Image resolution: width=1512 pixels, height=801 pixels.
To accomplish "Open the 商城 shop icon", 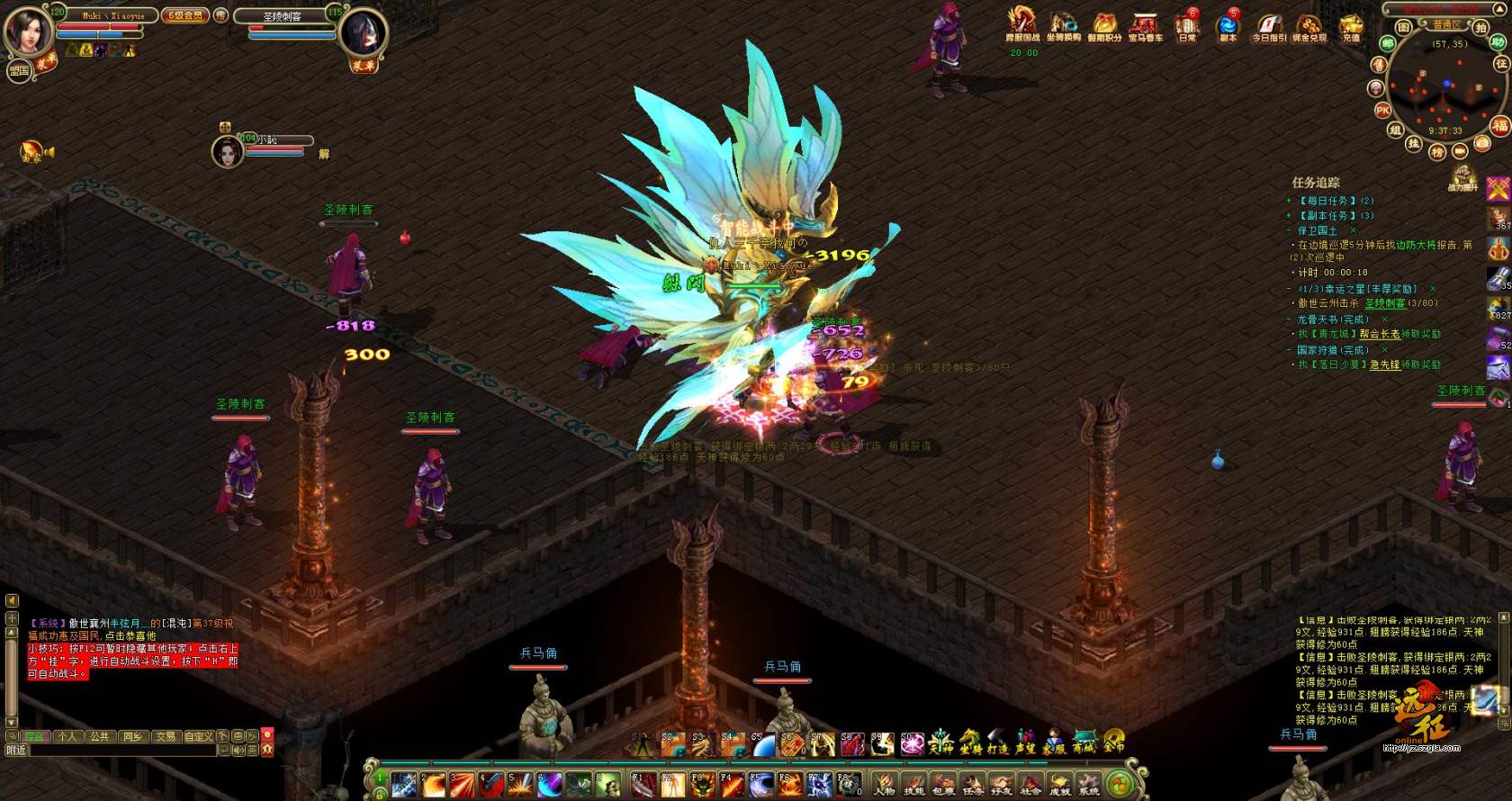I will [1084, 742].
